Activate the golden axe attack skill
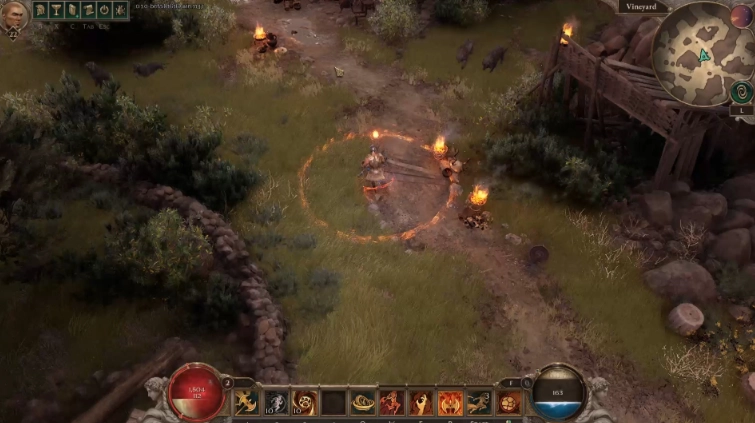Image resolution: width=755 pixels, height=423 pixels. click(247, 402)
